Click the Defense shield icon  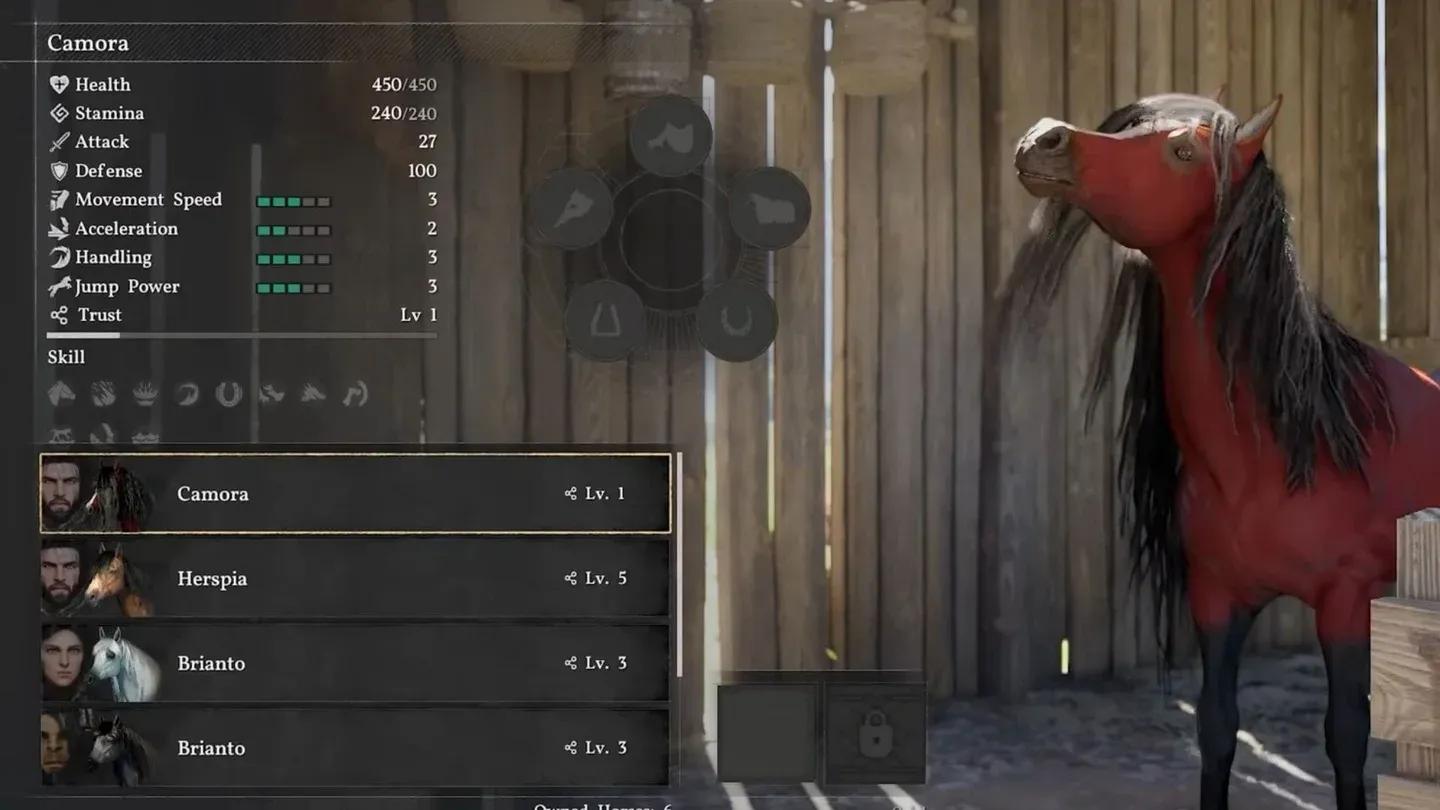point(58,170)
